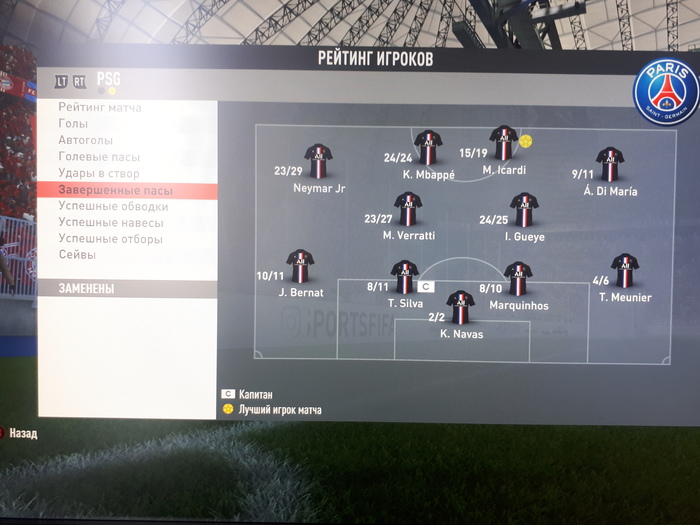Select I. Gueye's player shirt

(523, 210)
